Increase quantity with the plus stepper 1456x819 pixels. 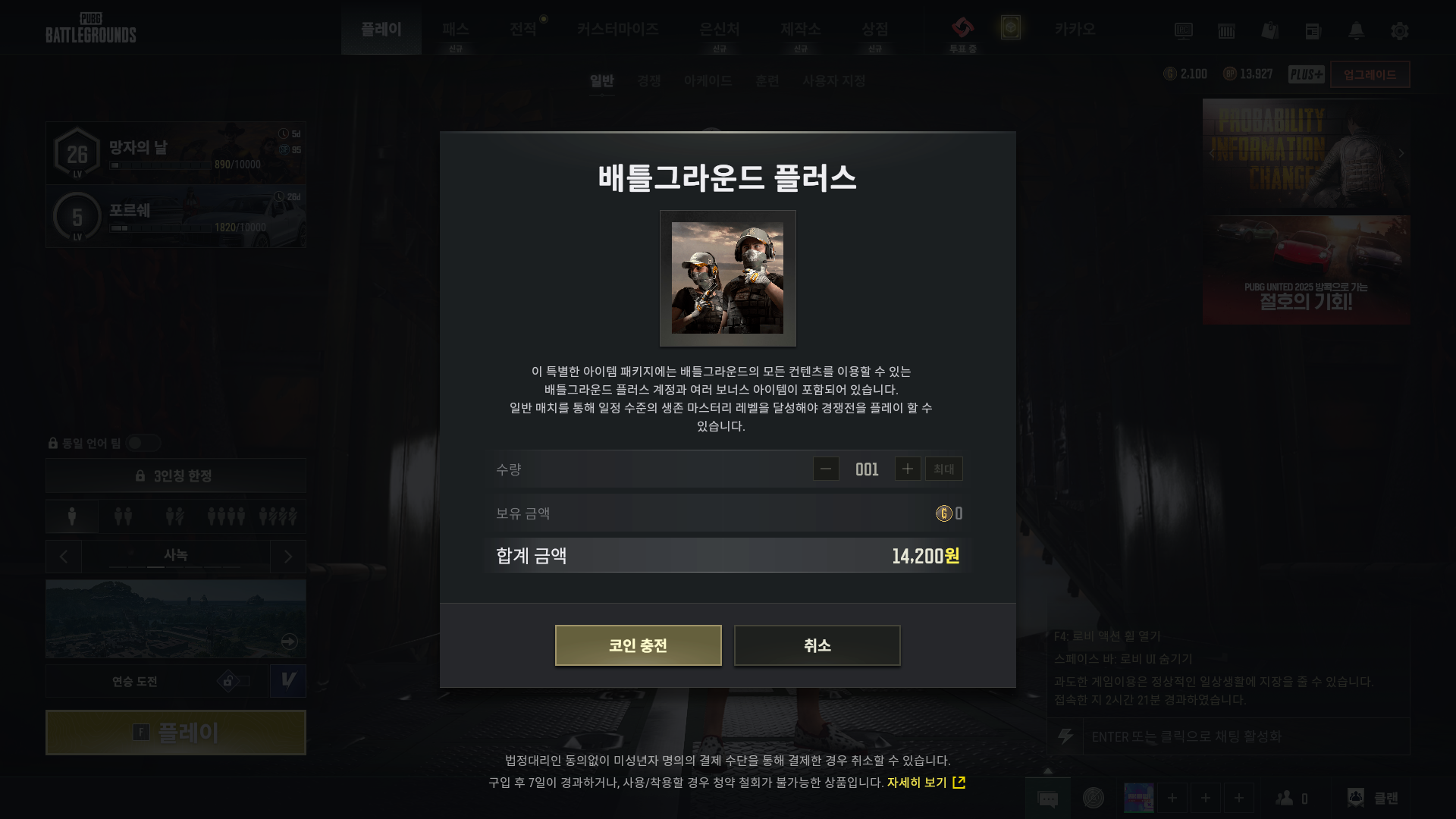[x=908, y=469]
